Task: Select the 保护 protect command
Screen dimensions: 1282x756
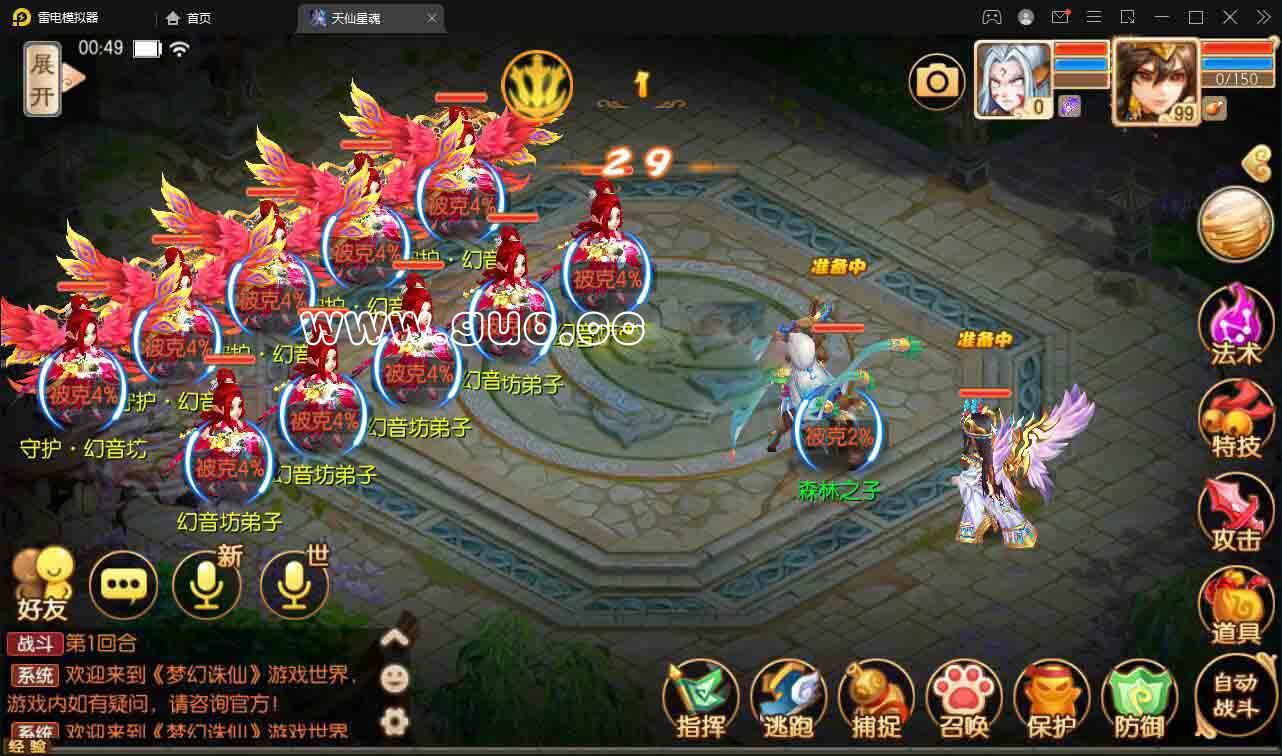Action: [1051, 699]
